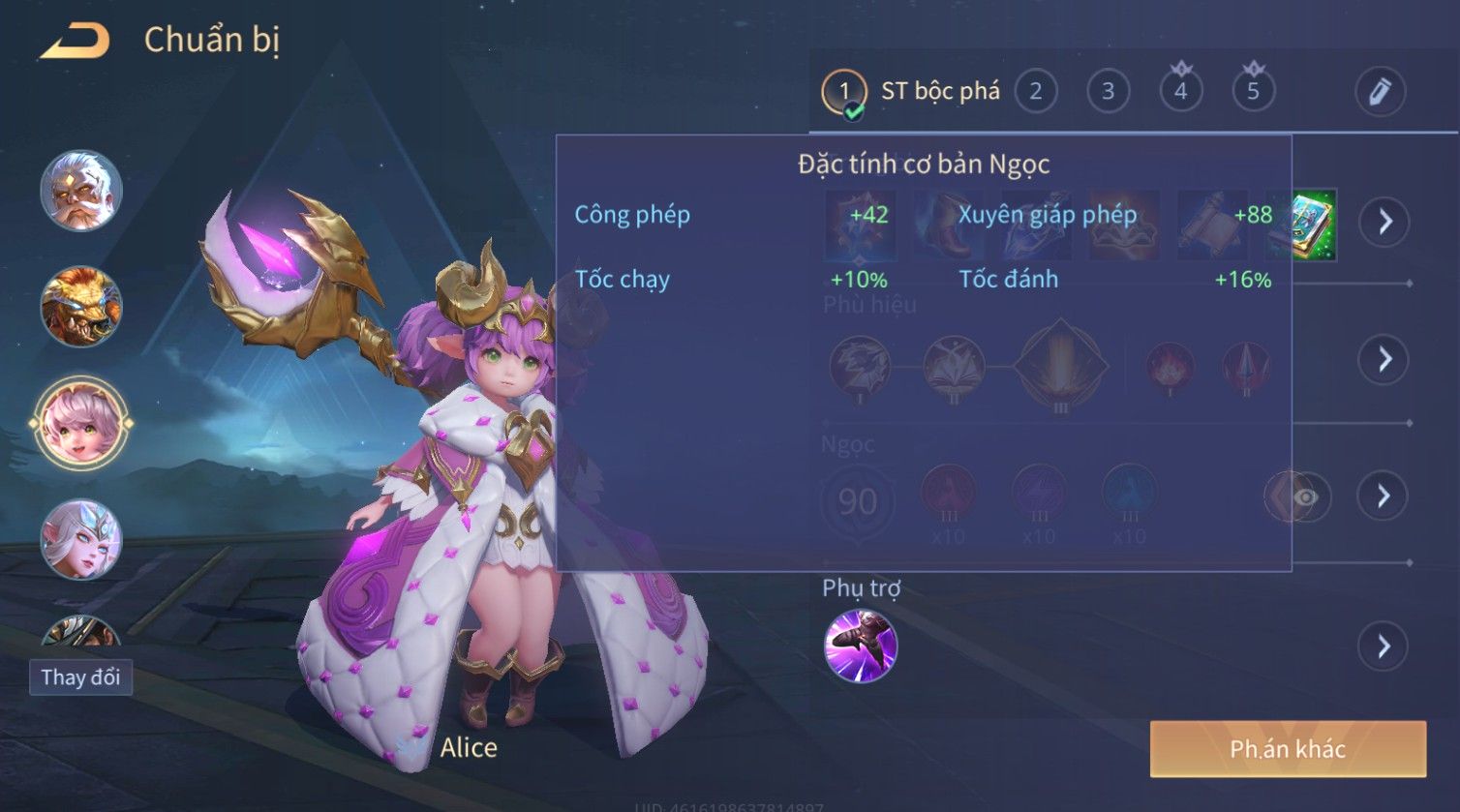Image resolution: width=1460 pixels, height=812 pixels.
Task: Pick the silver-haired crowned lady hero portrait
Action: point(81,539)
